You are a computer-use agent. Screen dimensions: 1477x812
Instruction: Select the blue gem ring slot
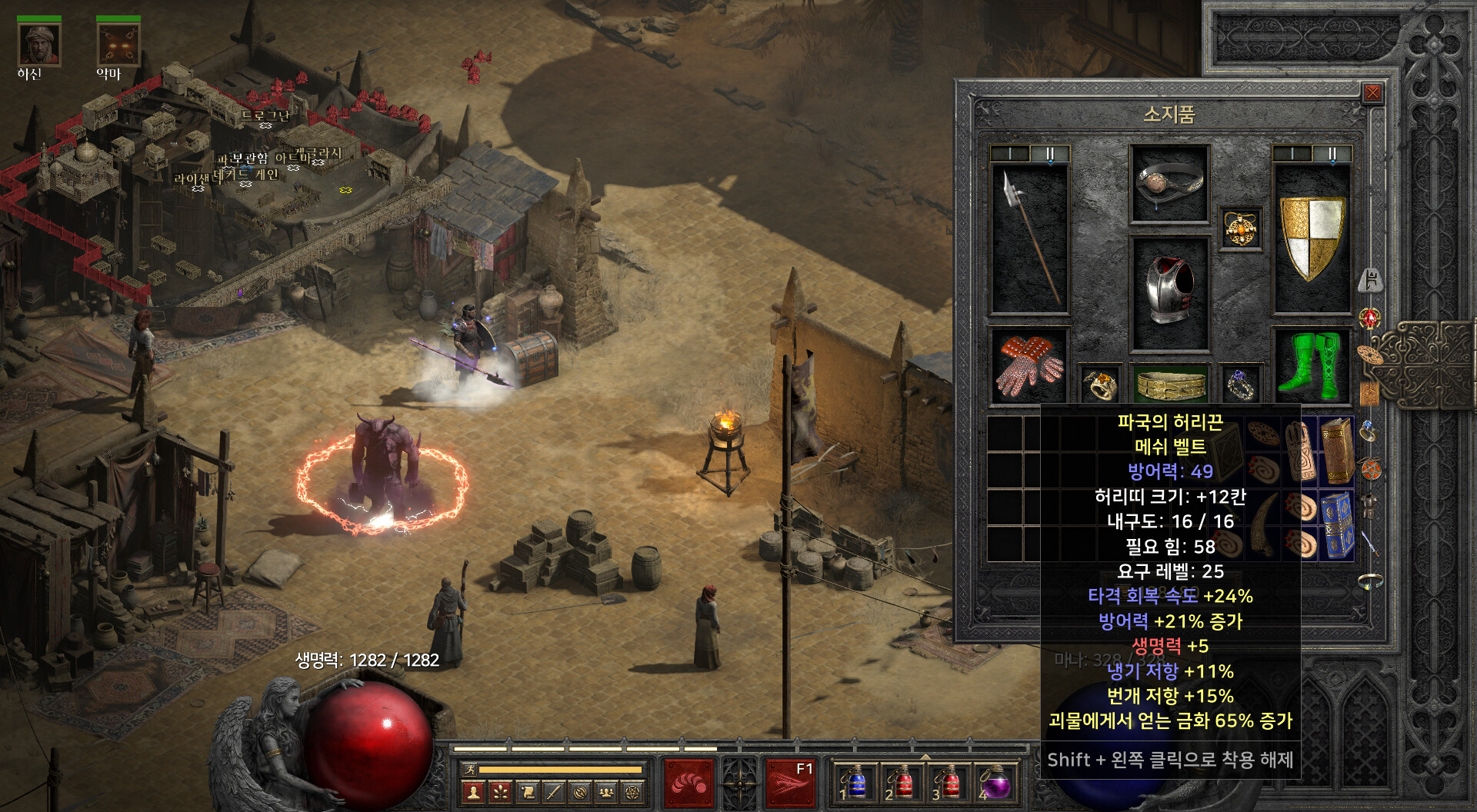pyautogui.click(x=1240, y=383)
